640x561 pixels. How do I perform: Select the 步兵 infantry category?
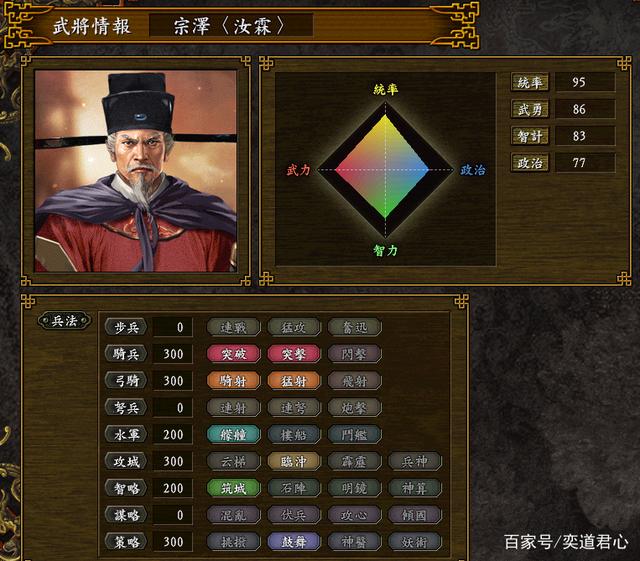pos(125,327)
